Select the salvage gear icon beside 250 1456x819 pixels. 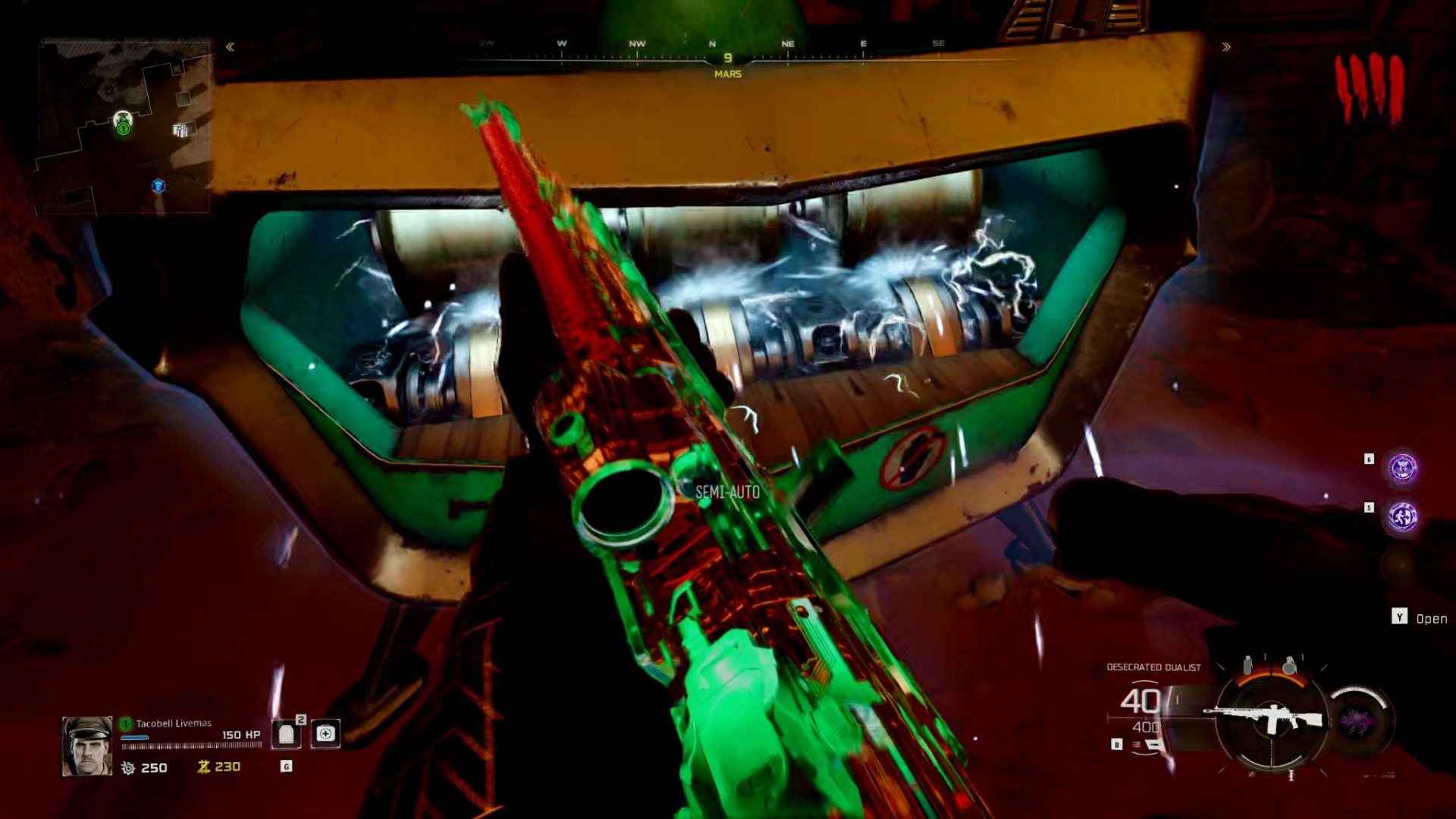tap(129, 767)
